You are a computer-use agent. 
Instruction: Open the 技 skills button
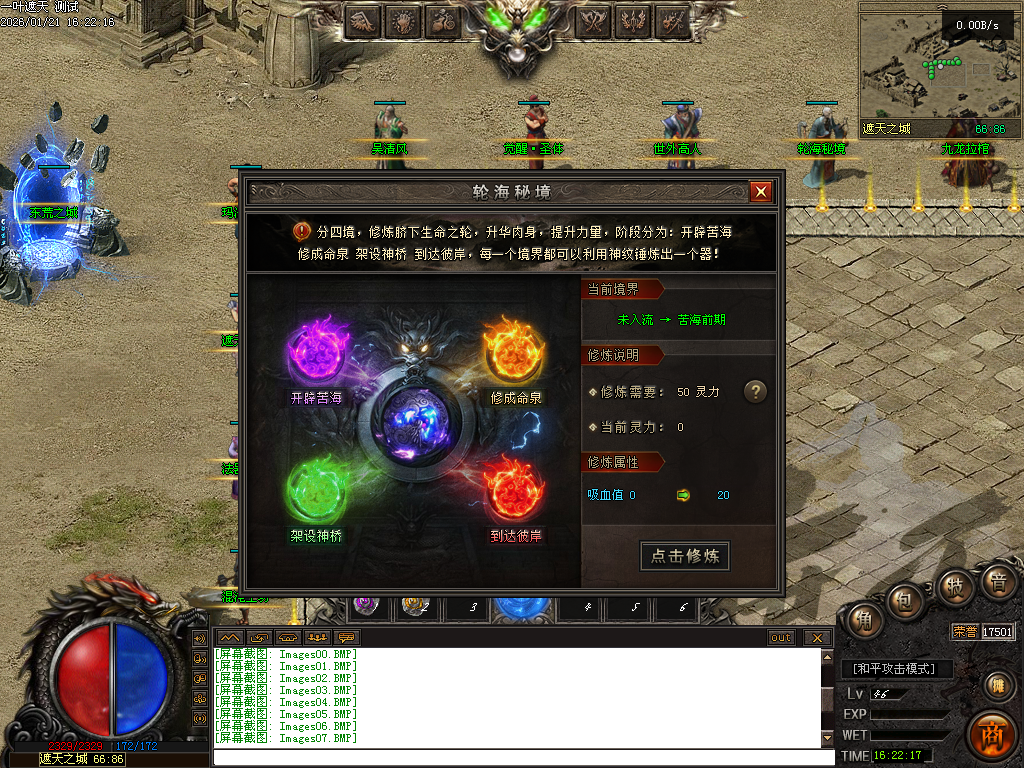pos(953,587)
